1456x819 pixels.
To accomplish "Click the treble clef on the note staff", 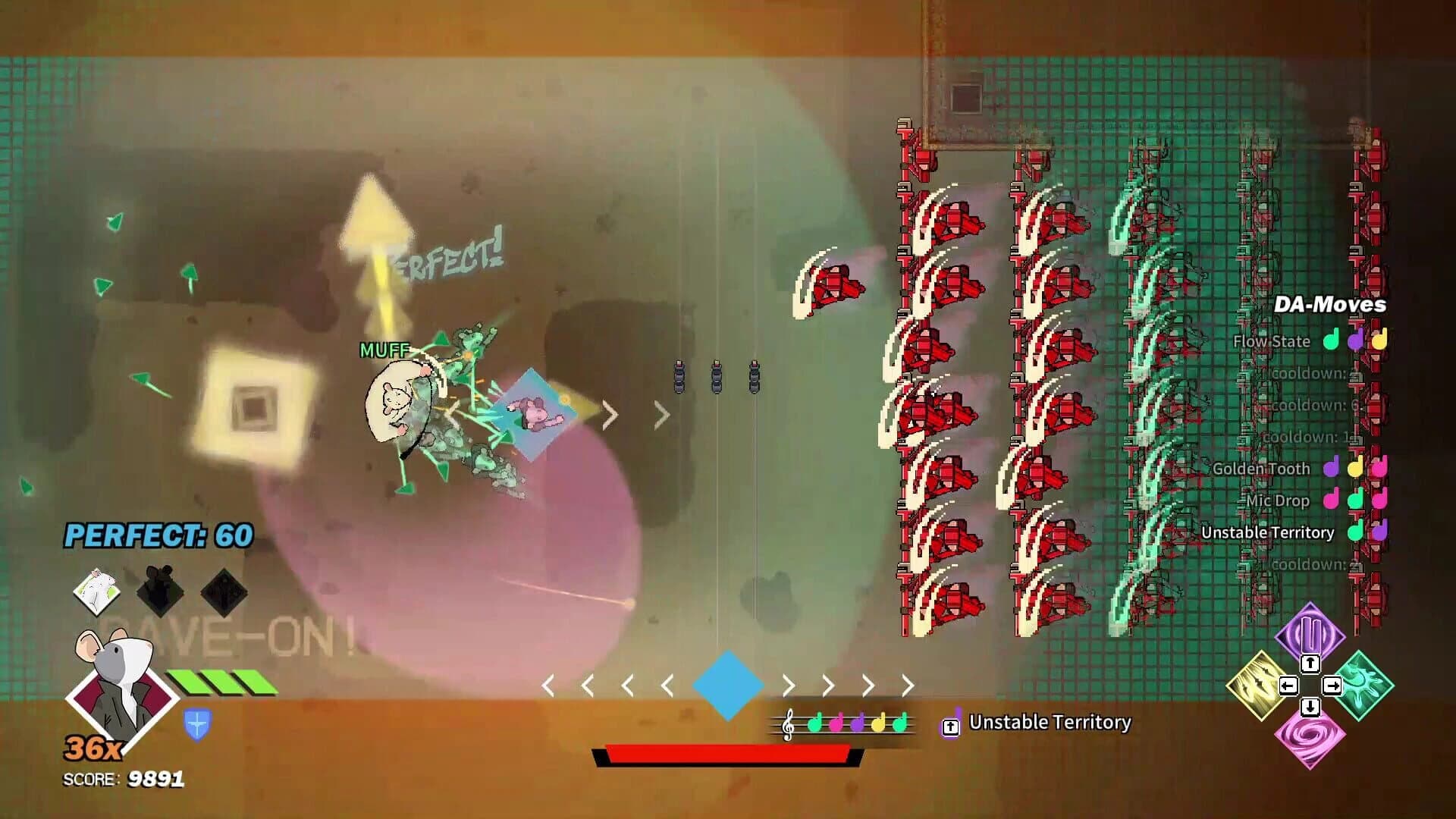I will coord(789,726).
